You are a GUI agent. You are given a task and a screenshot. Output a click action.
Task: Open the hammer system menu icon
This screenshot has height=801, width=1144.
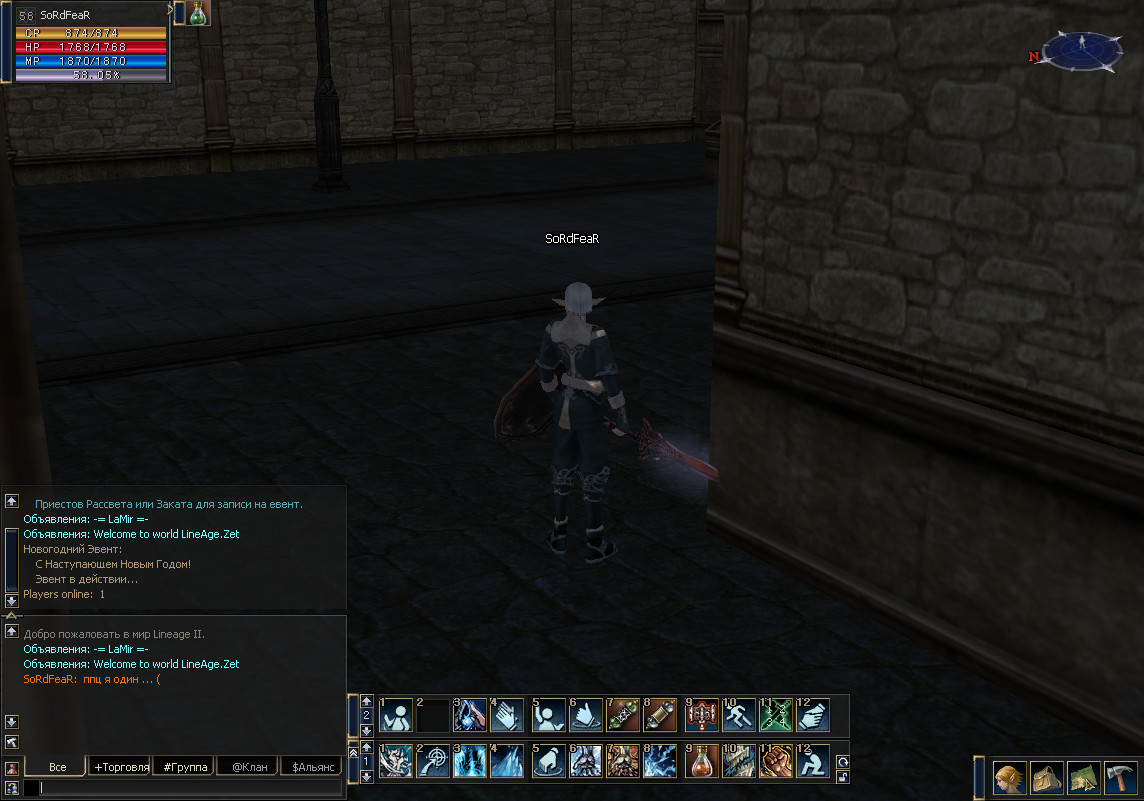(x=1120, y=777)
